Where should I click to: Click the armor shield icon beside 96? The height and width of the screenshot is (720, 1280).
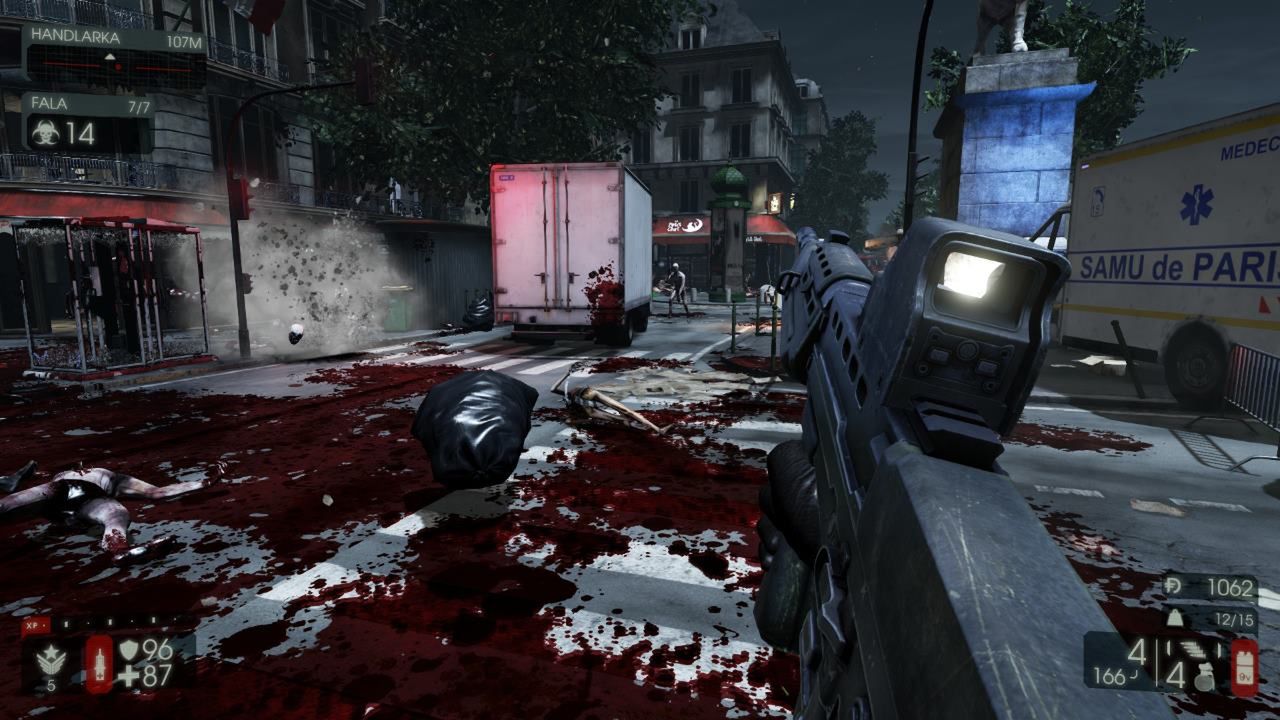(128, 649)
